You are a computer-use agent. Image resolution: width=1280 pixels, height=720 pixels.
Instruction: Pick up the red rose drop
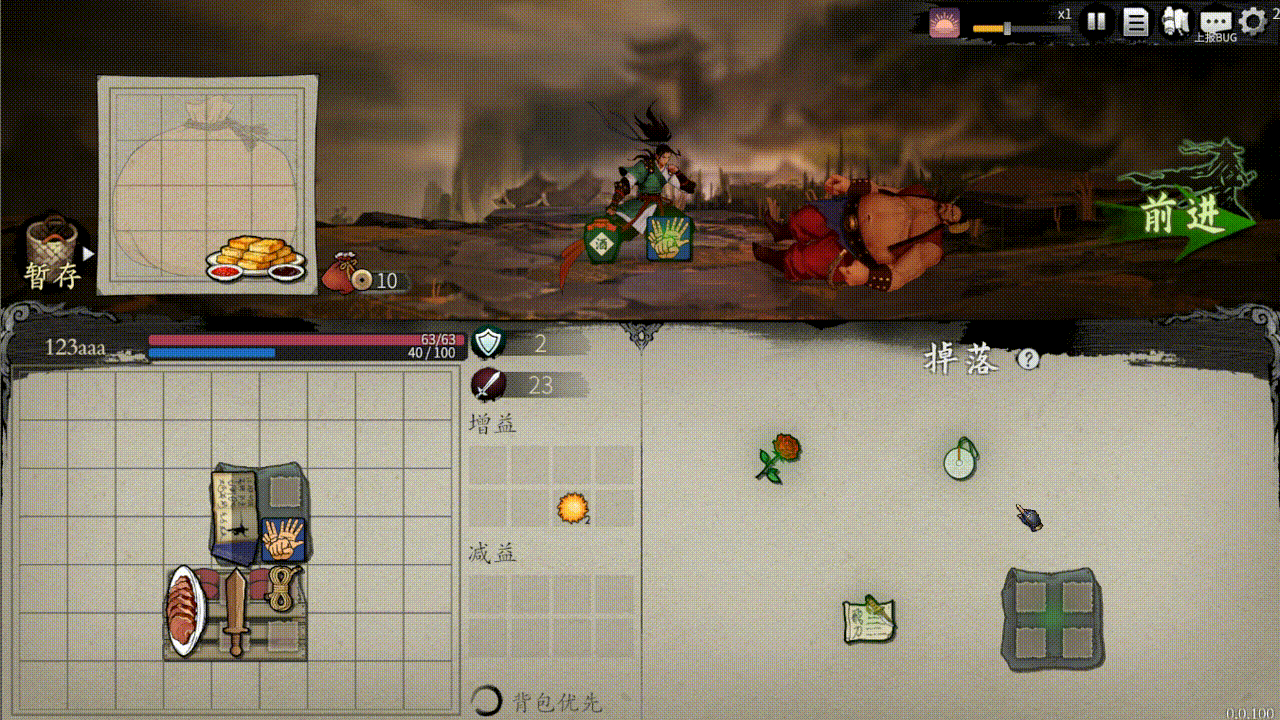click(x=779, y=457)
